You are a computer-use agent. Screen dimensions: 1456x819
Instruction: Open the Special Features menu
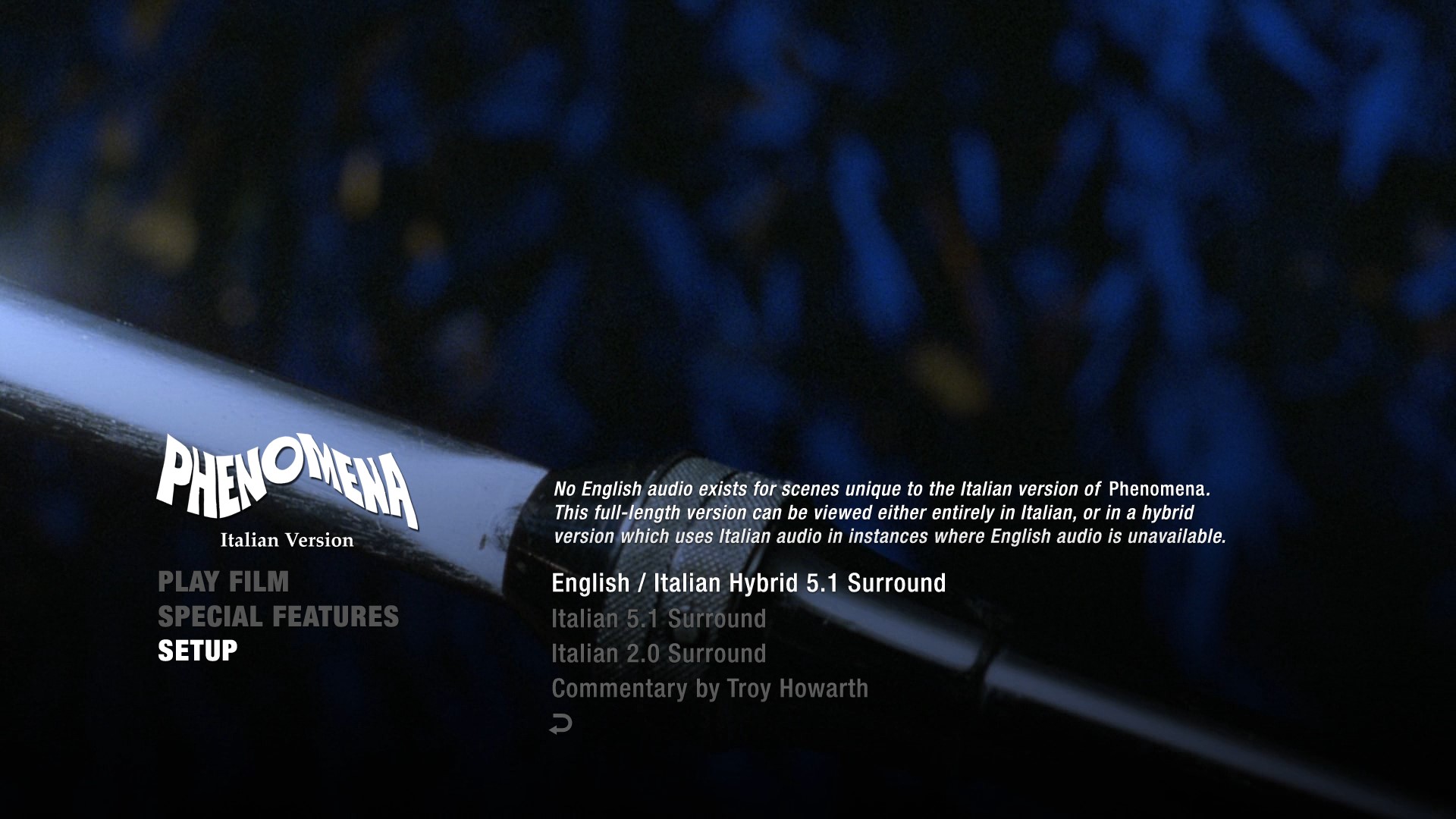point(278,617)
